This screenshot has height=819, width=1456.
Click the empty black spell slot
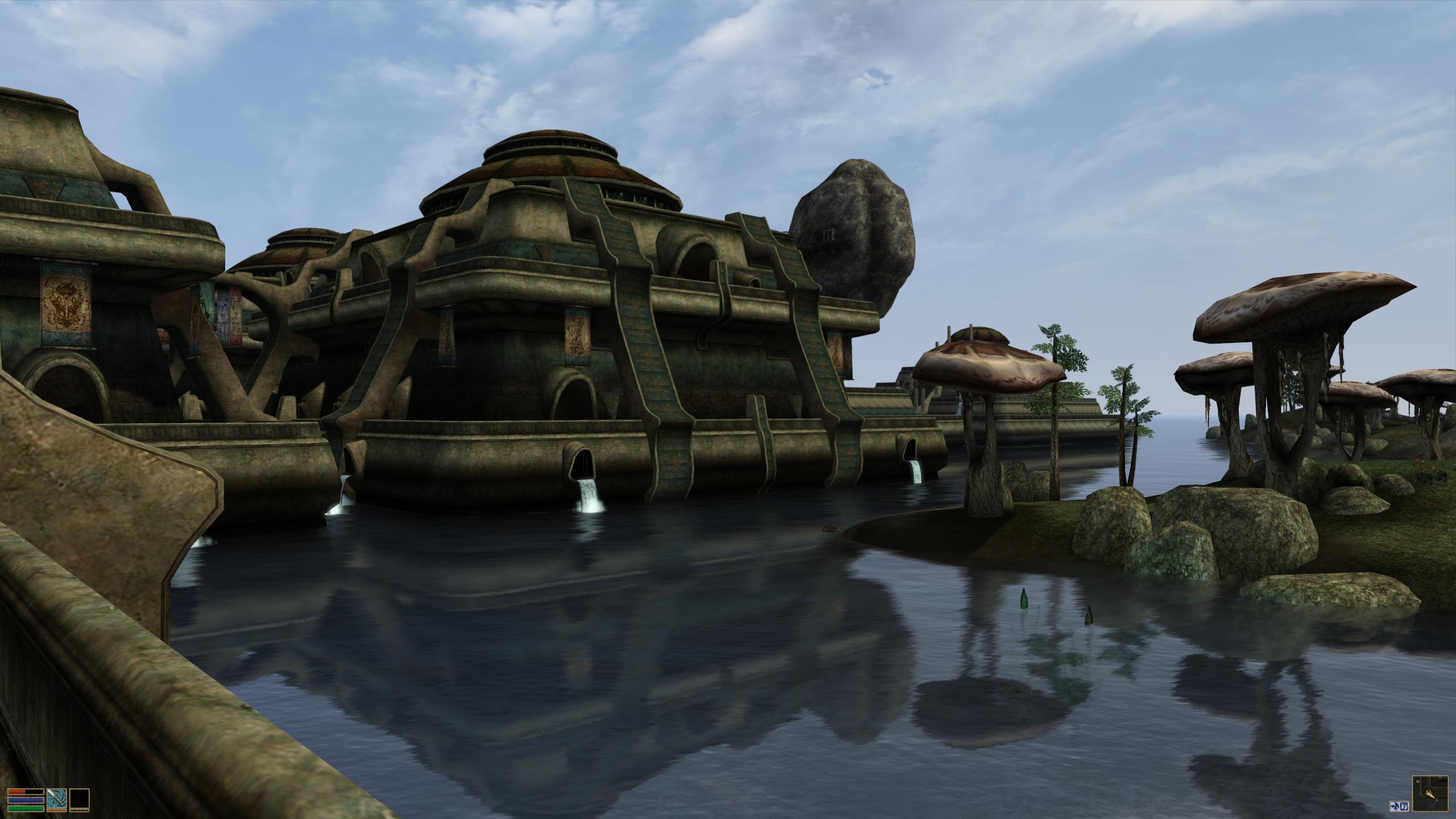[x=80, y=799]
